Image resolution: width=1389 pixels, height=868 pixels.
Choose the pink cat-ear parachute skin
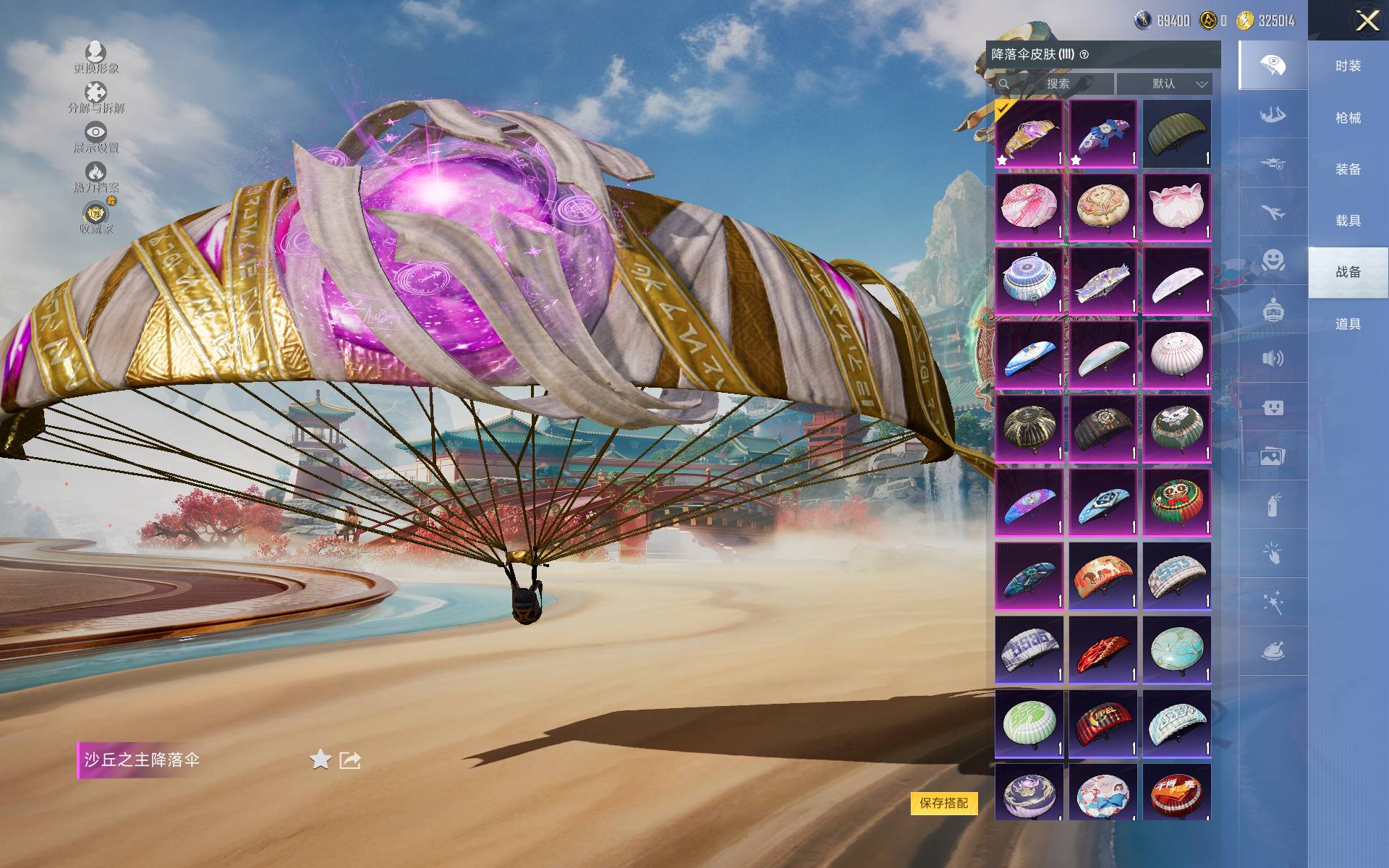(x=1176, y=208)
